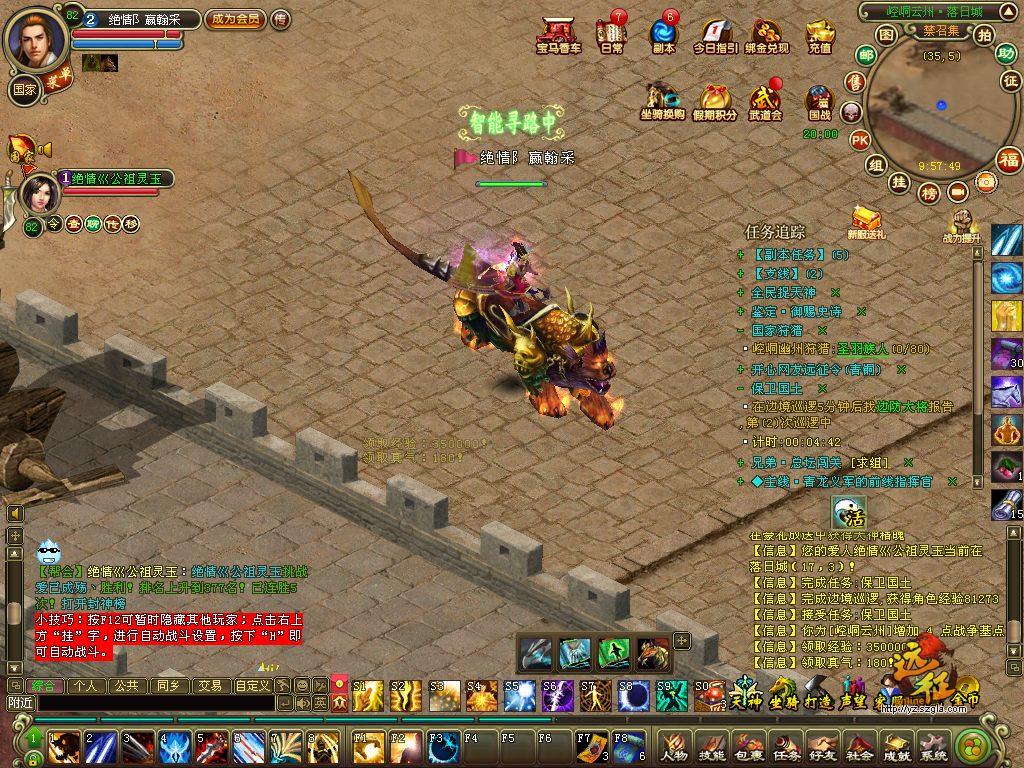Open the 包裹 inventory bag

pyautogui.click(x=748, y=746)
